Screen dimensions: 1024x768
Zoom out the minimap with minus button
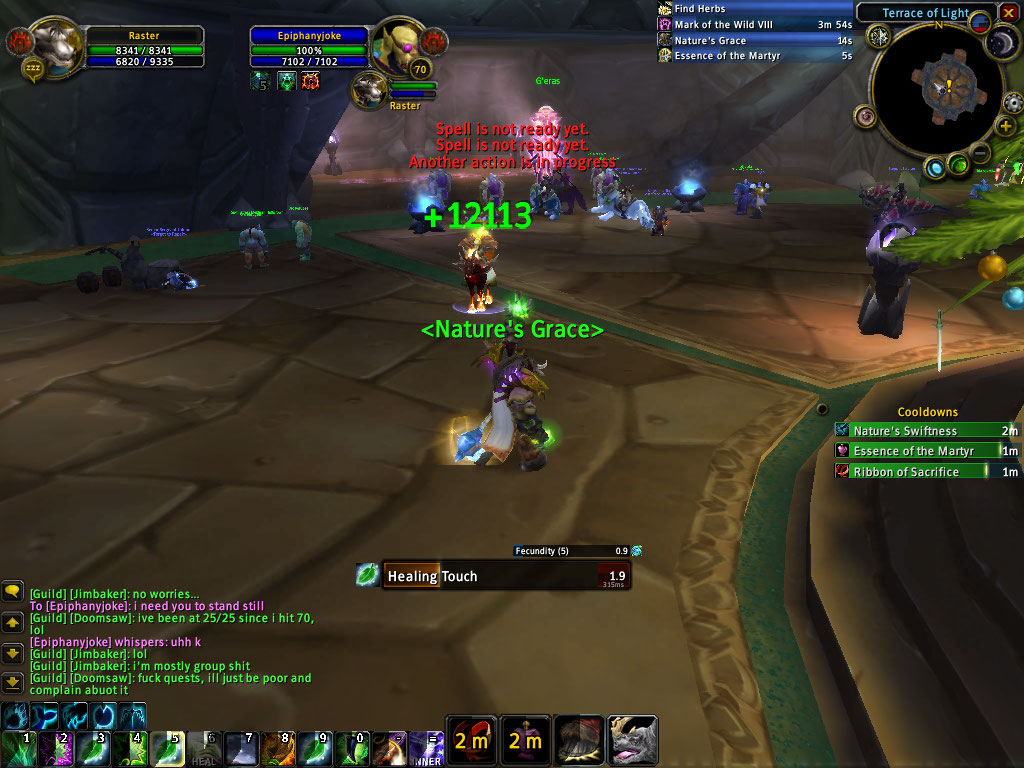(981, 153)
